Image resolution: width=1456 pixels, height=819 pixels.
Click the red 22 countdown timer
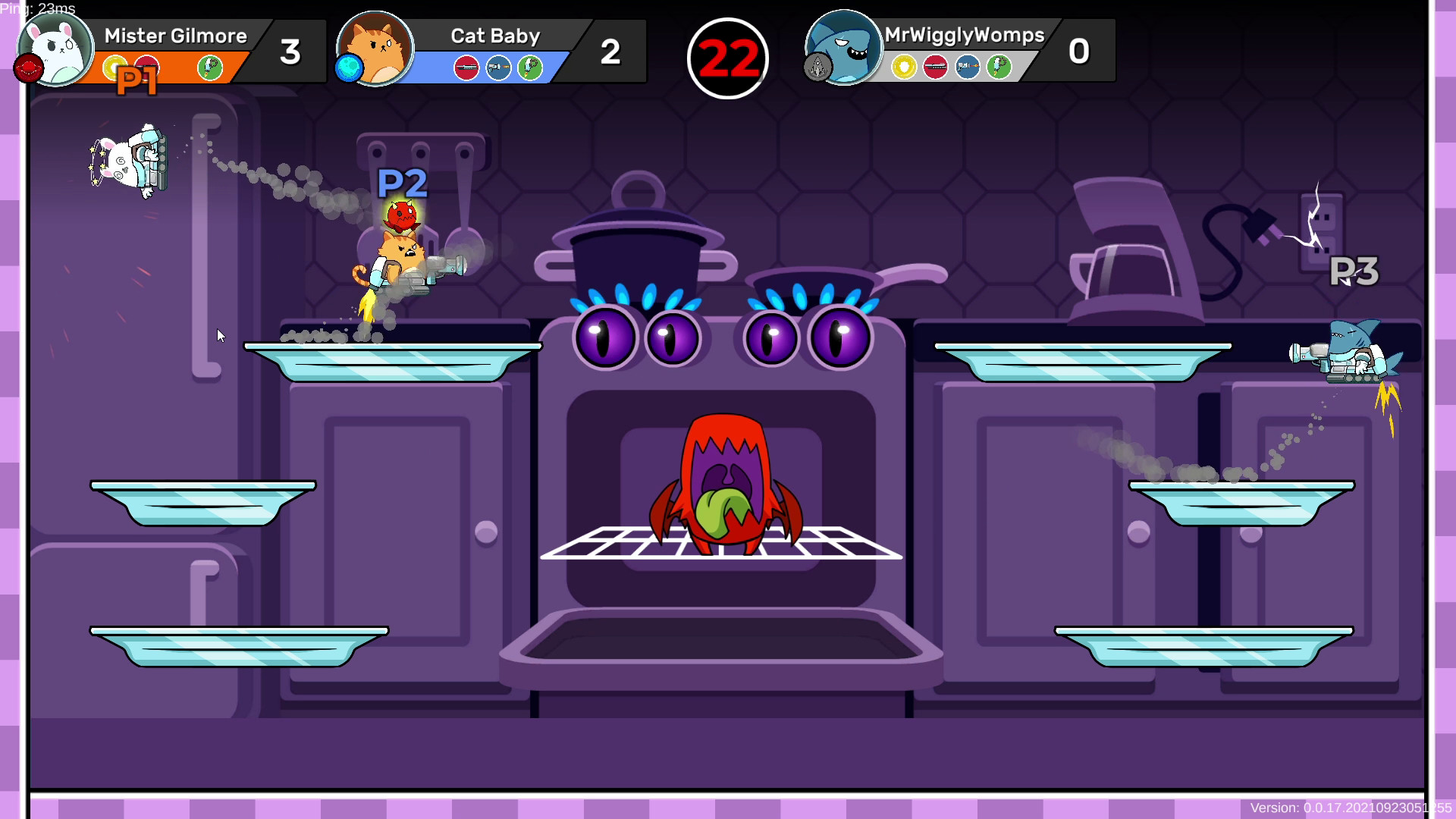coord(726,57)
